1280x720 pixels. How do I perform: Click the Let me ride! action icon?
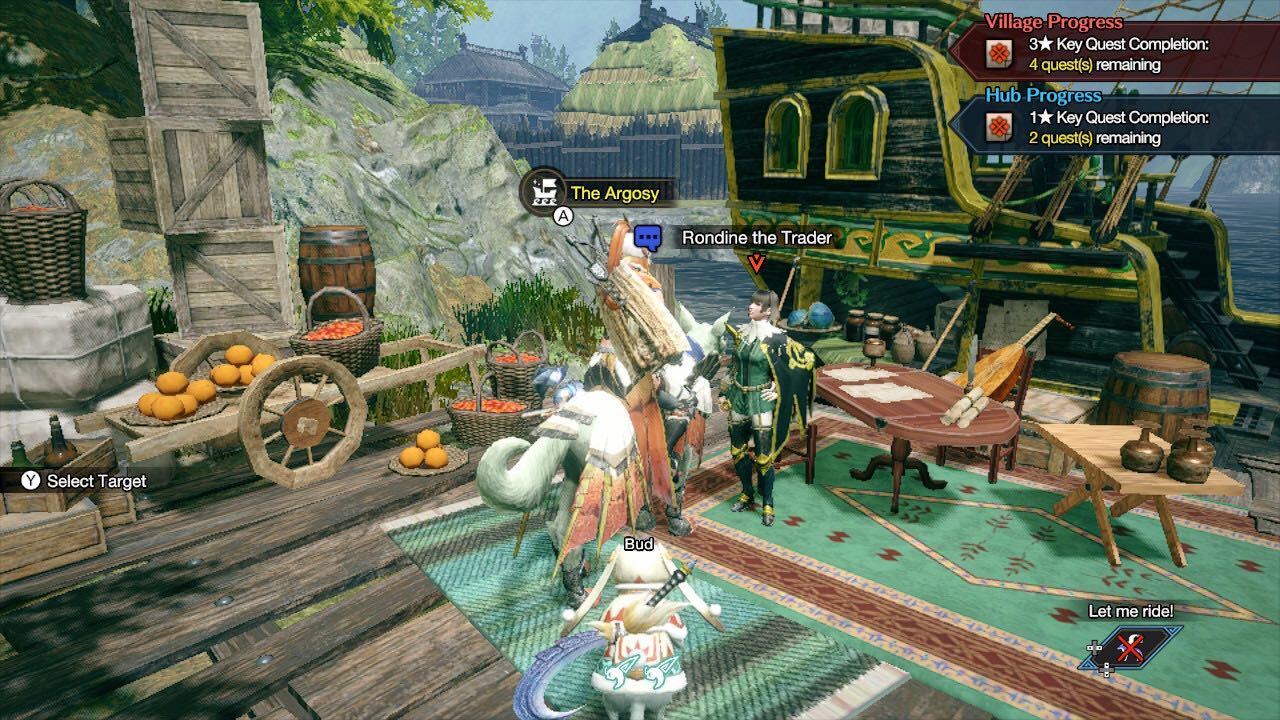1132,648
